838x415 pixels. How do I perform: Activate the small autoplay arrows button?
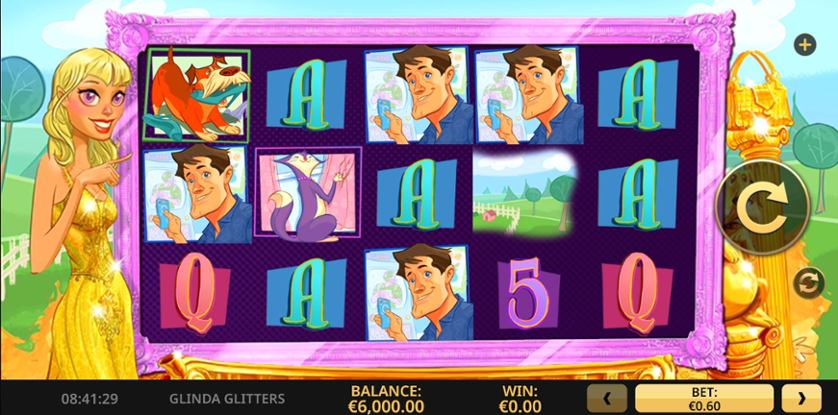pos(807,283)
